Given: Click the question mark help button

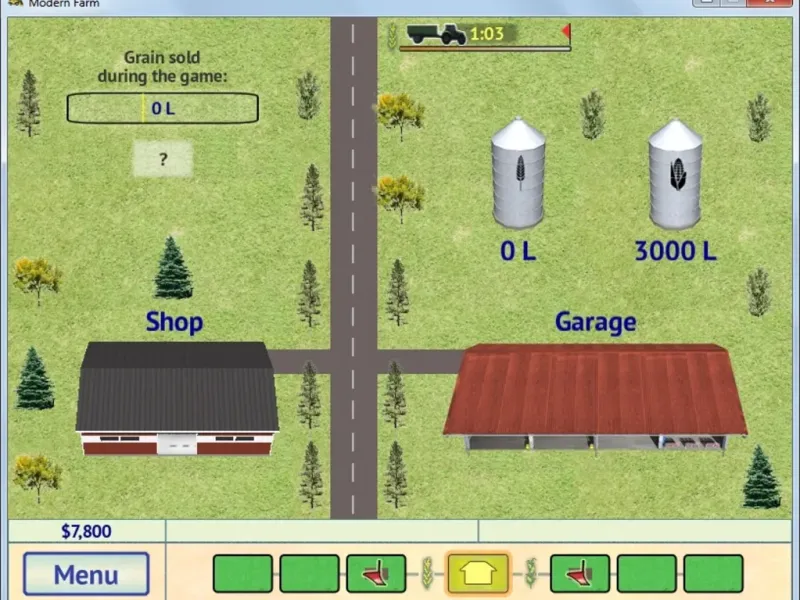Looking at the screenshot, I should pos(162,158).
